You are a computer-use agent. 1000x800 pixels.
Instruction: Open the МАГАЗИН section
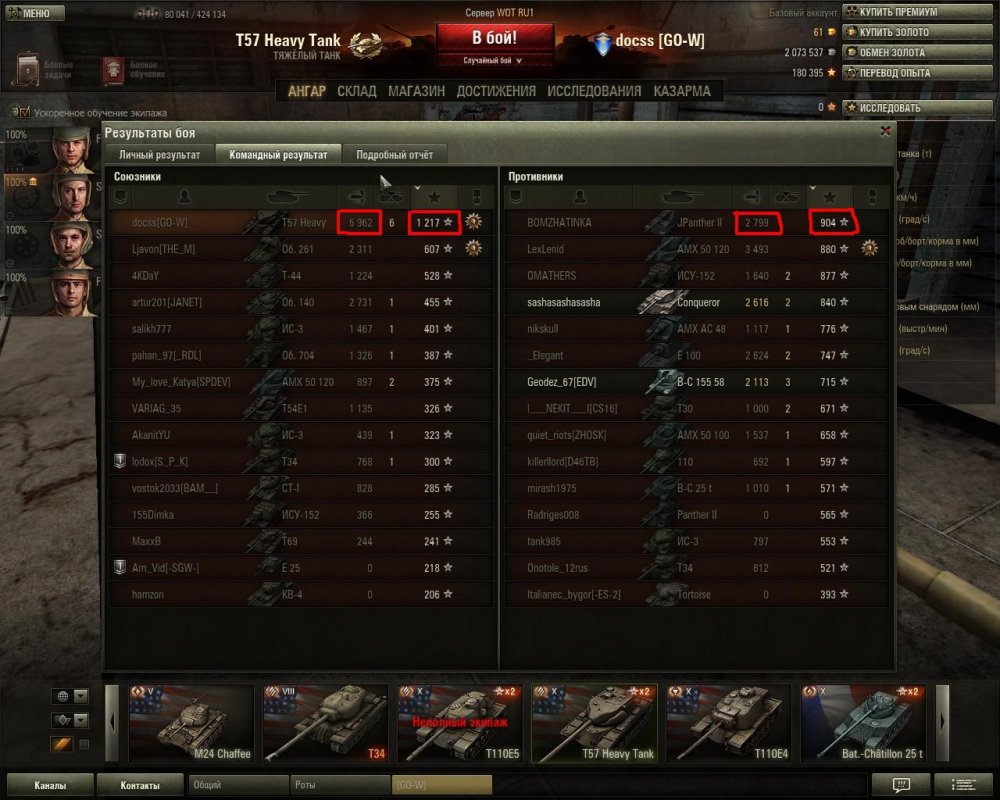click(416, 91)
